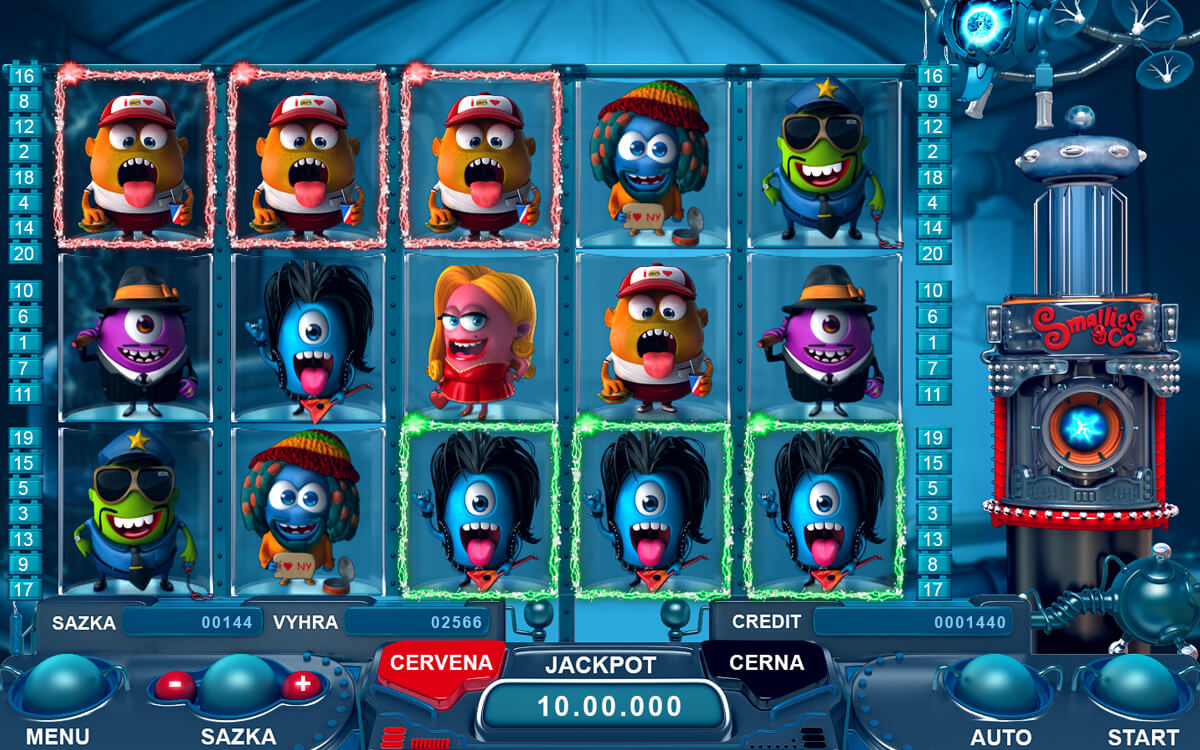This screenshot has width=1200, height=750.
Task: Increase the bet with the red plus button
Action: pyautogui.click(x=301, y=685)
